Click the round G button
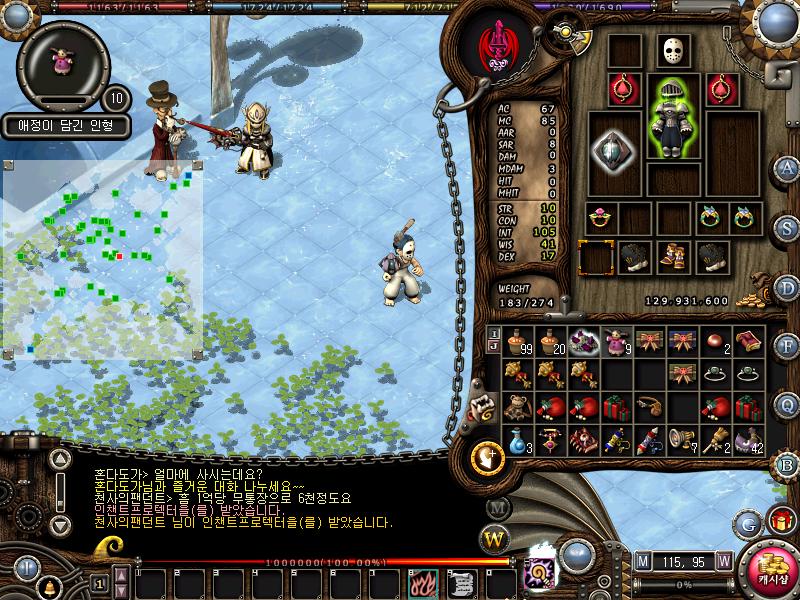The height and width of the screenshot is (600, 800). 748,522
